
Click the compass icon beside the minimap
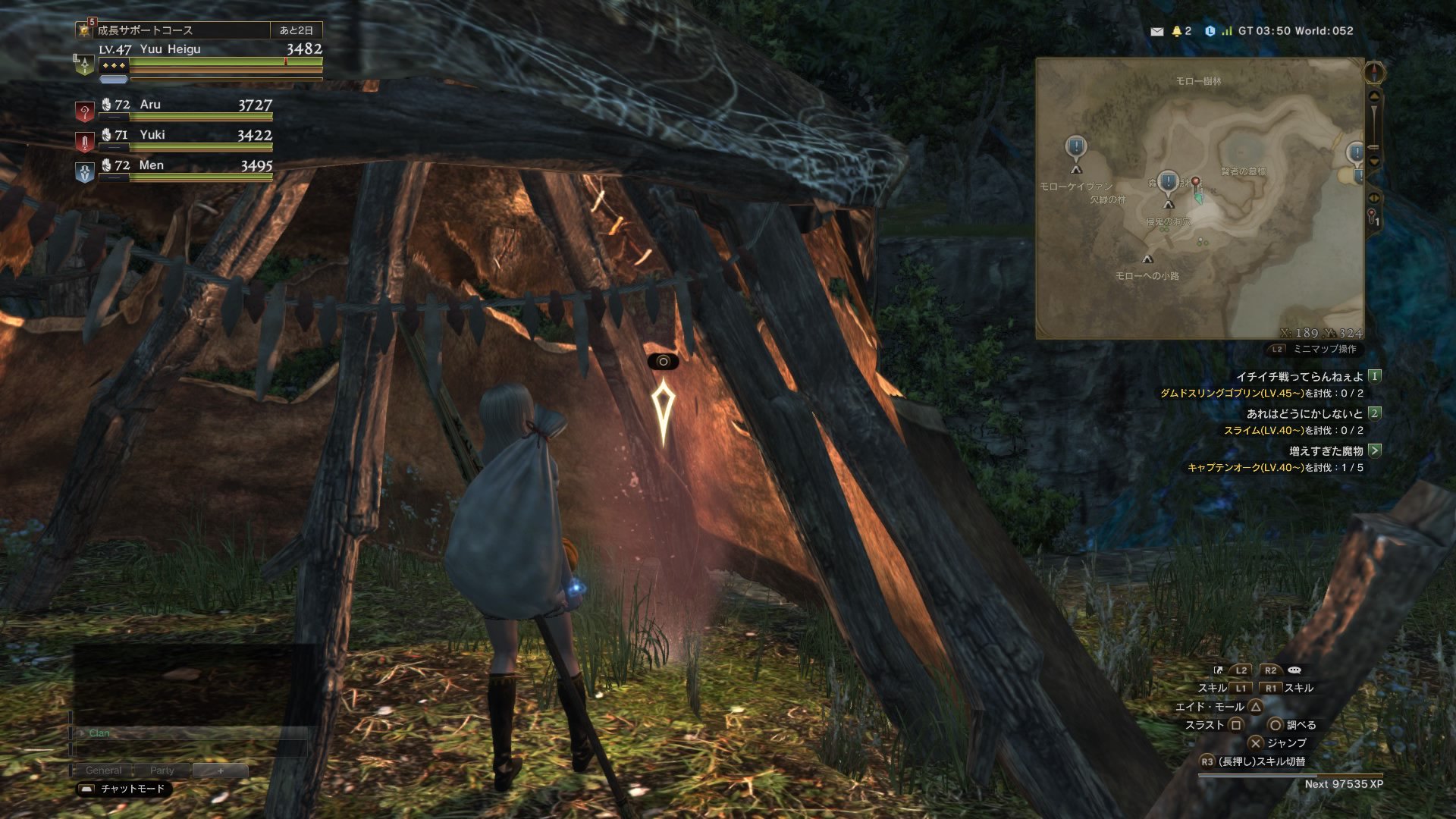coord(1374,73)
